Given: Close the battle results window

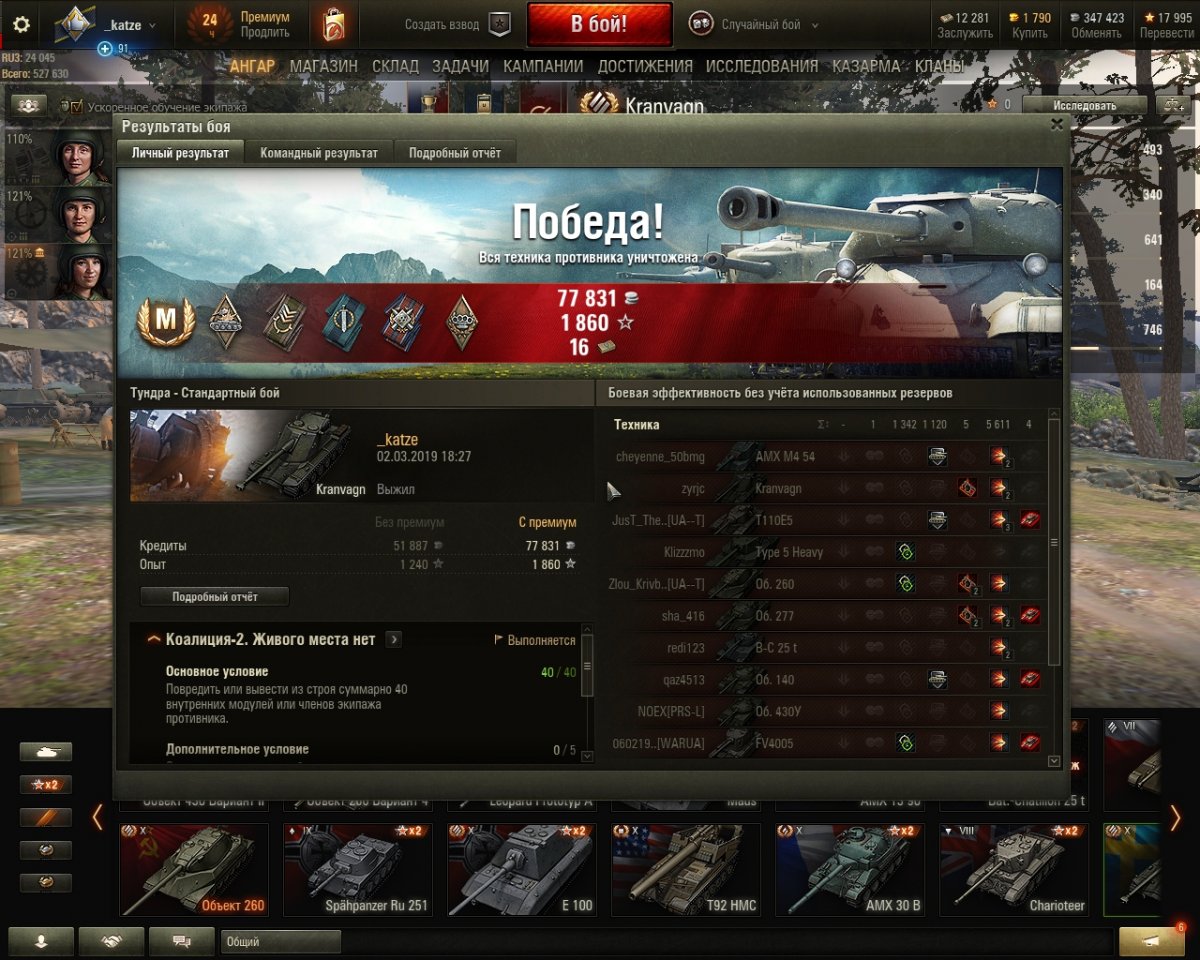Looking at the screenshot, I should [x=1057, y=125].
